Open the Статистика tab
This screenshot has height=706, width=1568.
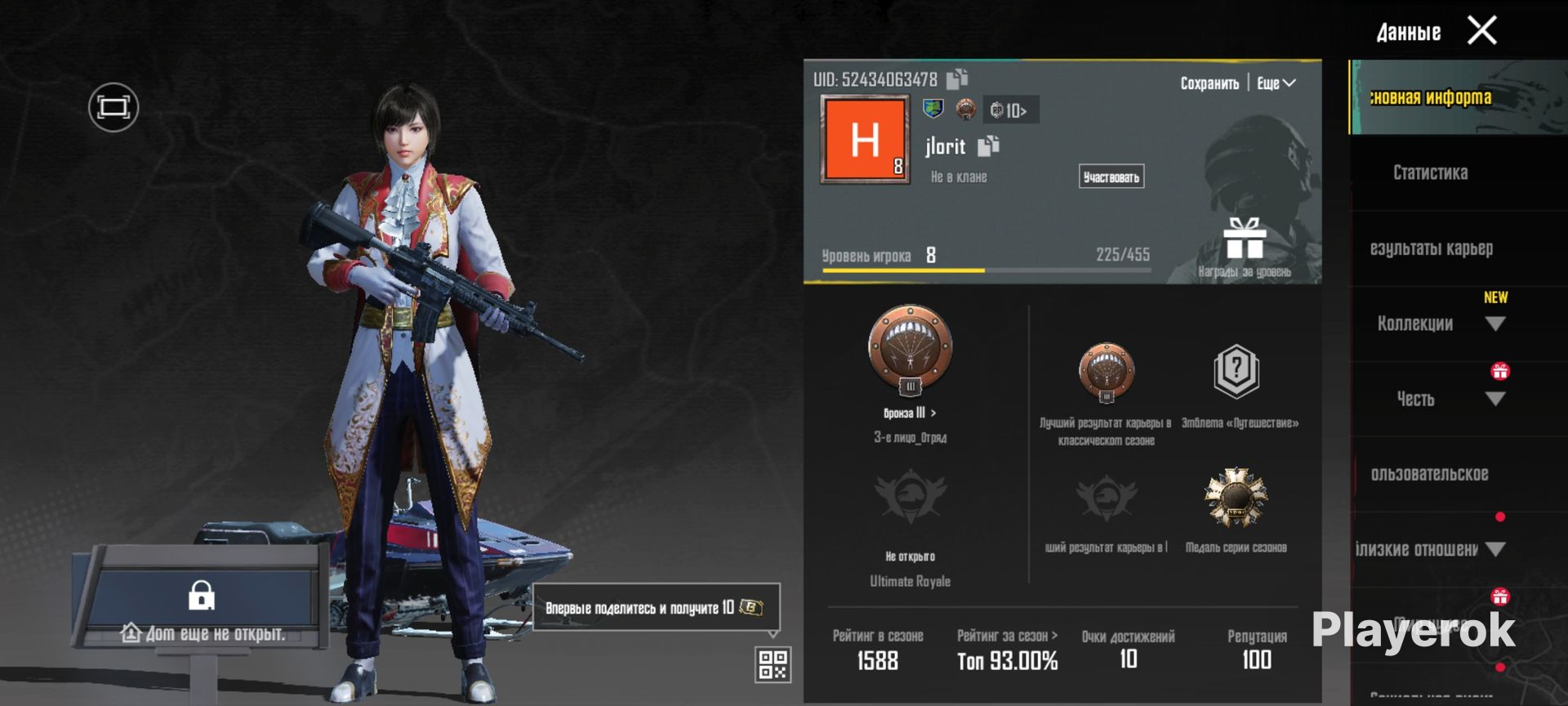(x=1430, y=173)
